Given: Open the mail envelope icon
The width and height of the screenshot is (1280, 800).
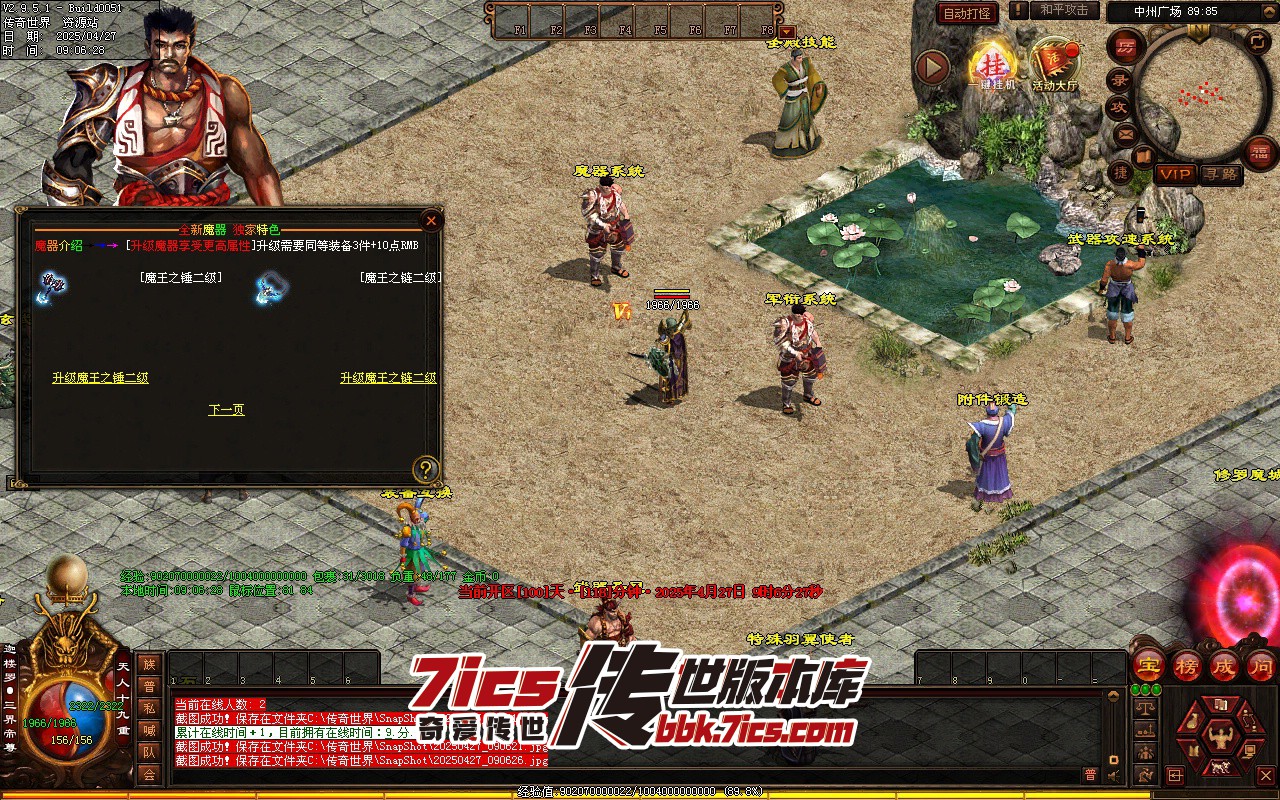Looking at the screenshot, I should click(x=1126, y=133).
